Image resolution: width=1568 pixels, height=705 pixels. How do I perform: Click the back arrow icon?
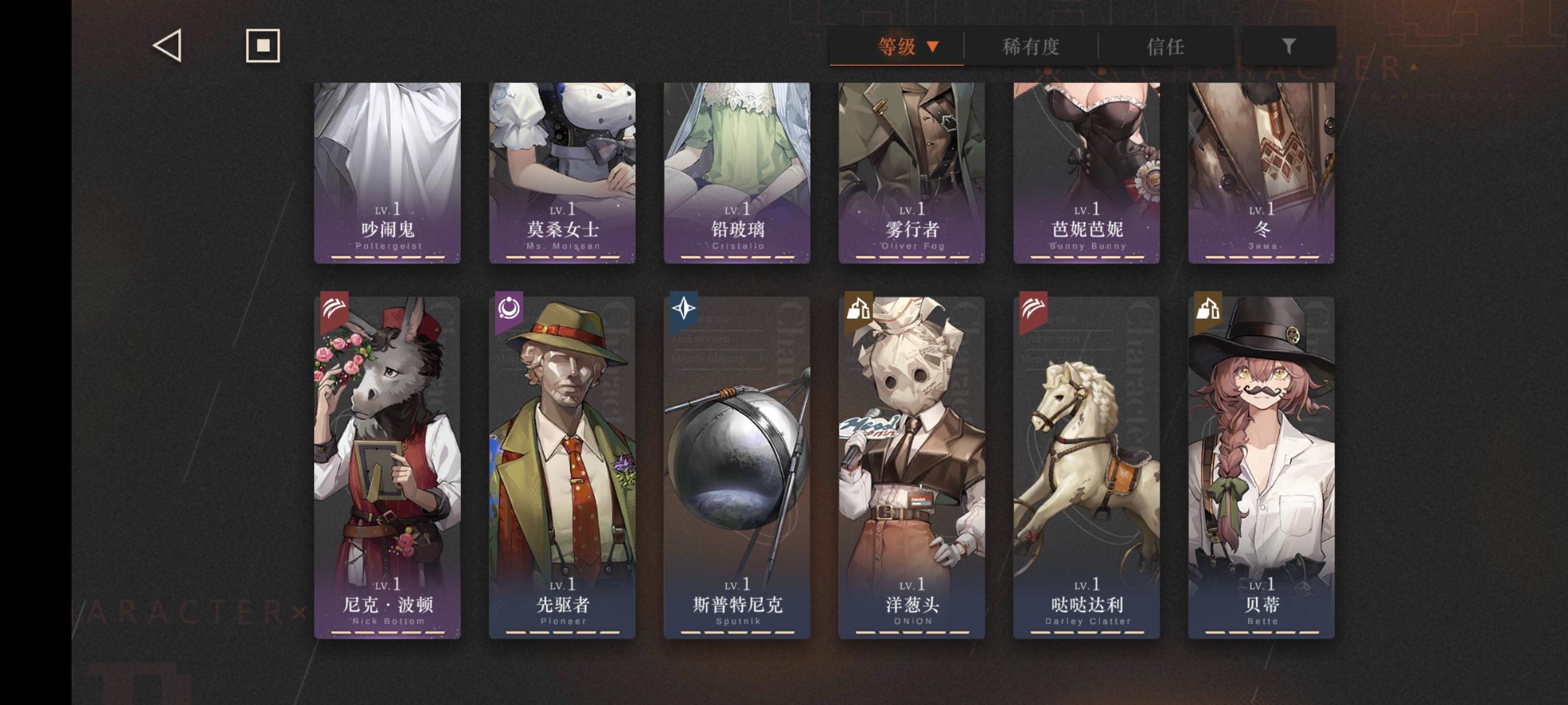pos(168,46)
